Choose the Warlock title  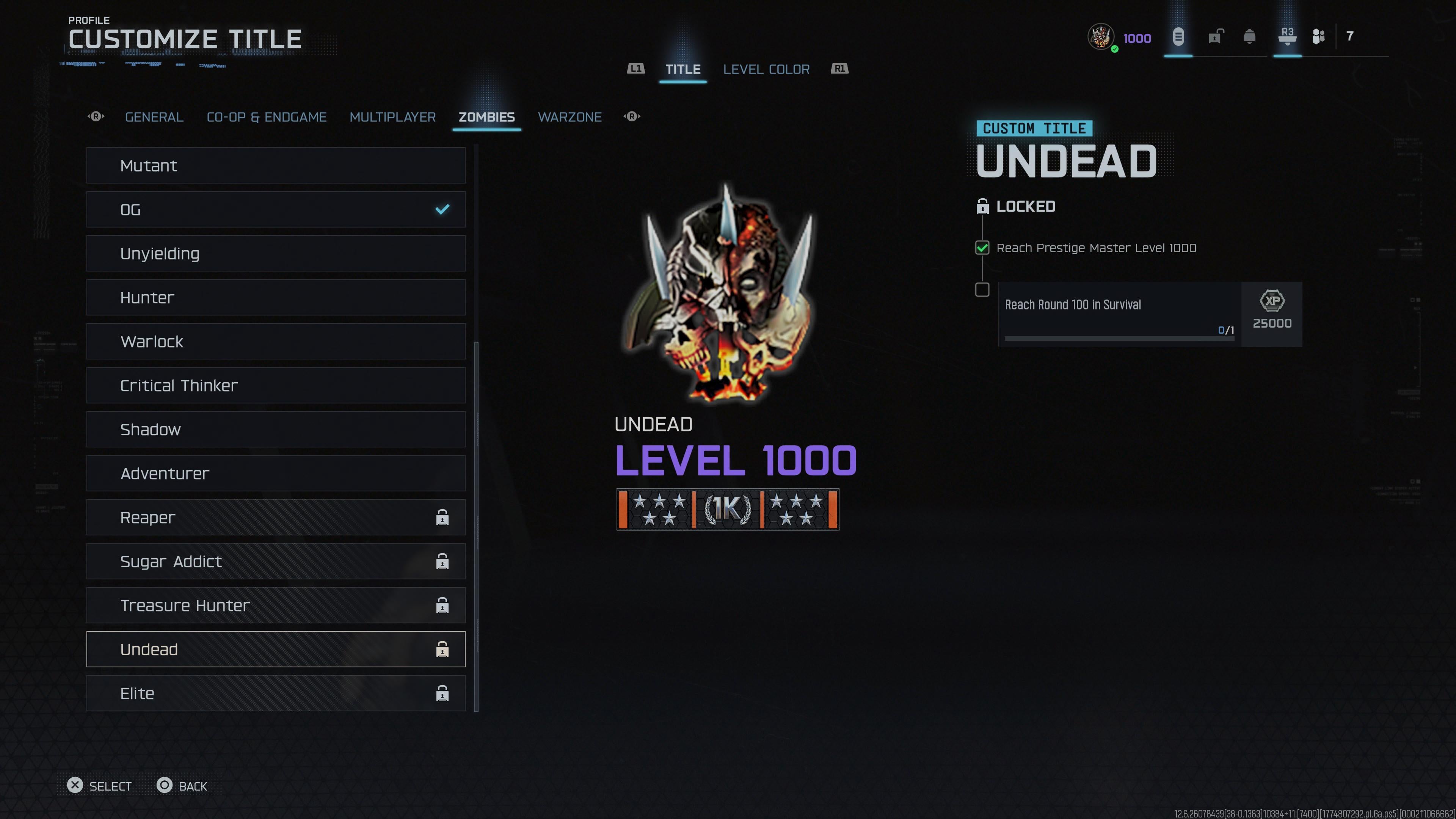[x=275, y=341]
